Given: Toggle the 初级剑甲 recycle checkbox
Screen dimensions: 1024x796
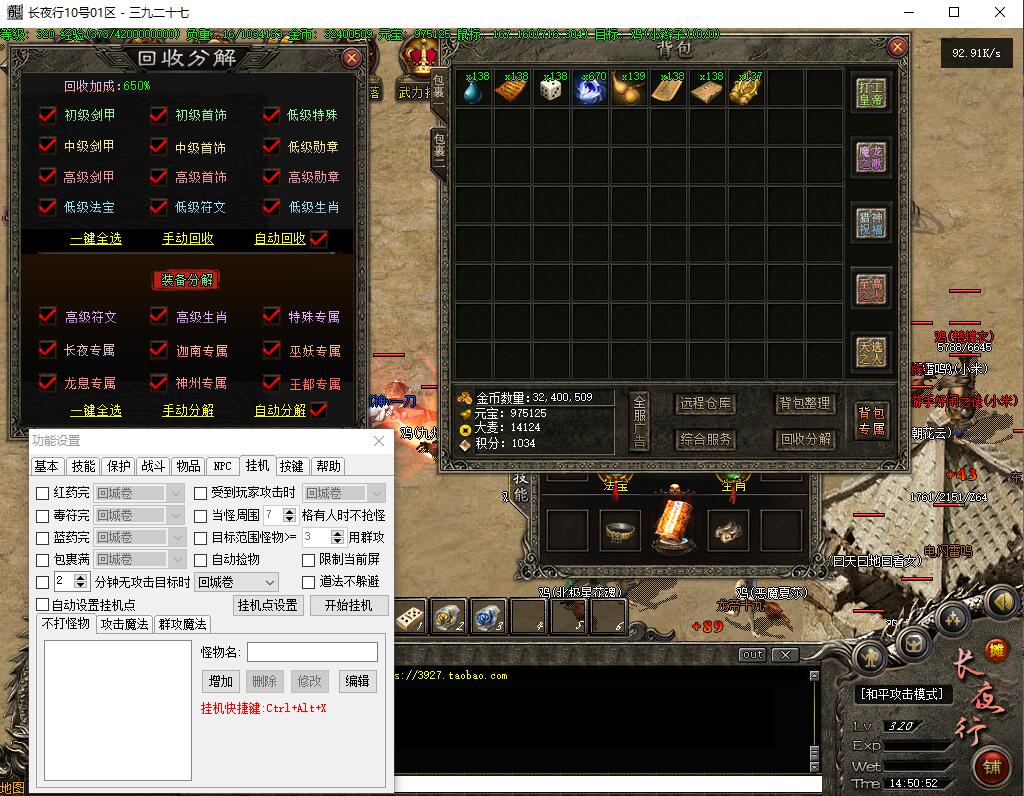Looking at the screenshot, I should (47, 115).
